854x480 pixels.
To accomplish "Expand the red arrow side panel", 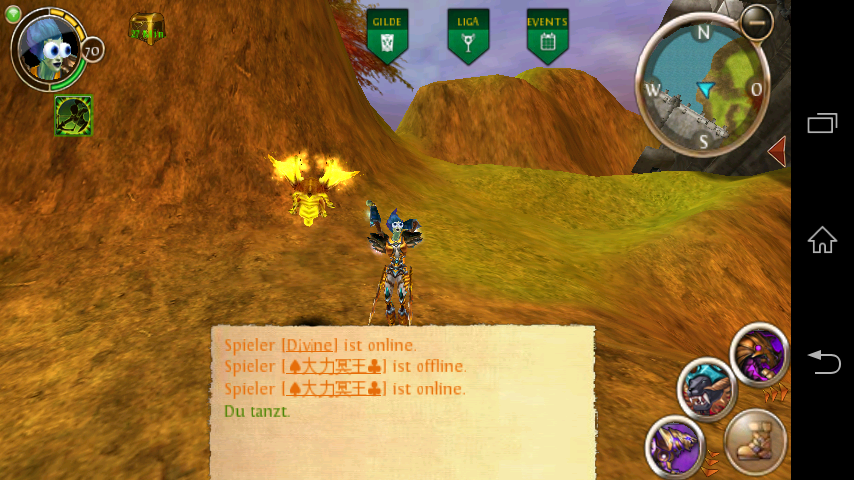I will [x=776, y=152].
